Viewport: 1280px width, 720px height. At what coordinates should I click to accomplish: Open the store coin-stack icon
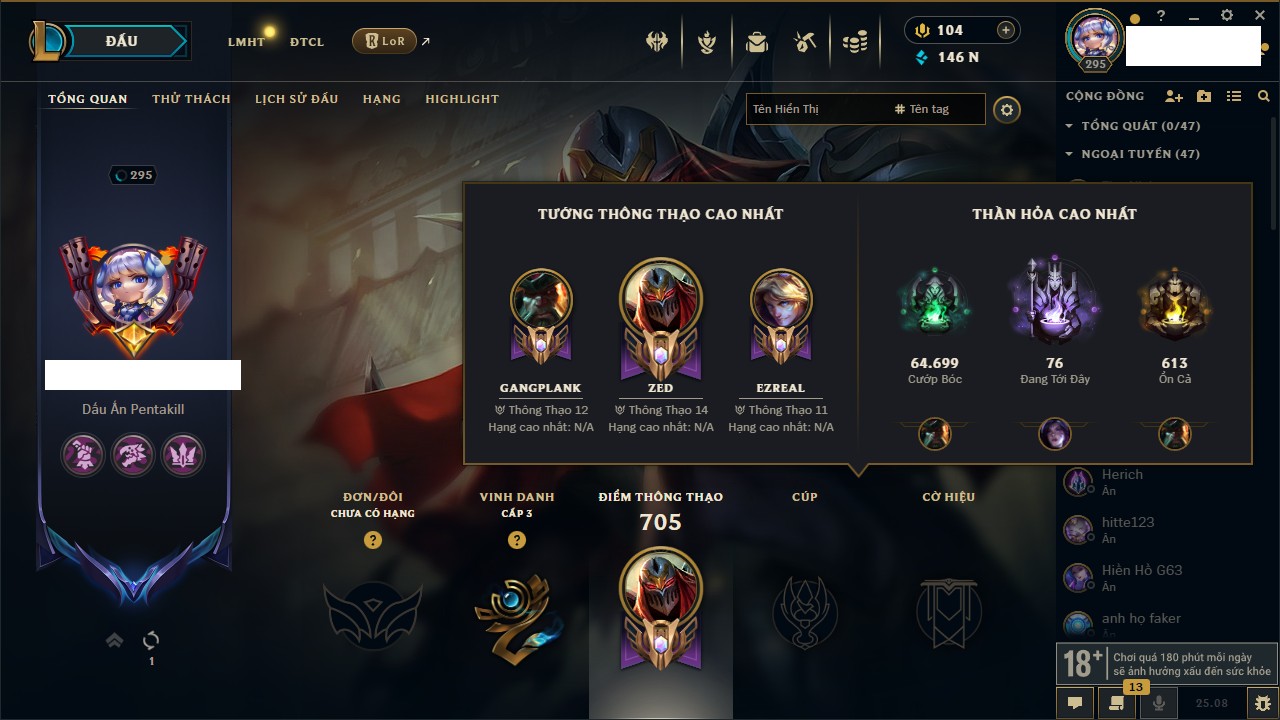click(x=854, y=42)
